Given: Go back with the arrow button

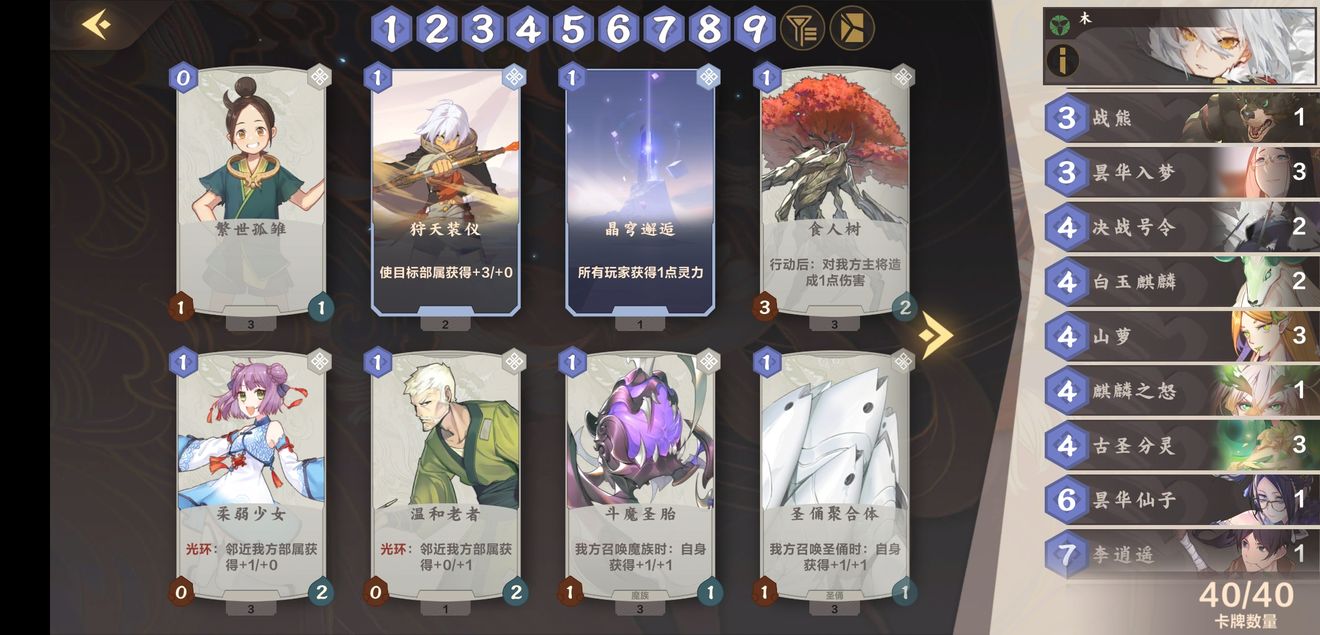Looking at the screenshot, I should tap(96, 24).
